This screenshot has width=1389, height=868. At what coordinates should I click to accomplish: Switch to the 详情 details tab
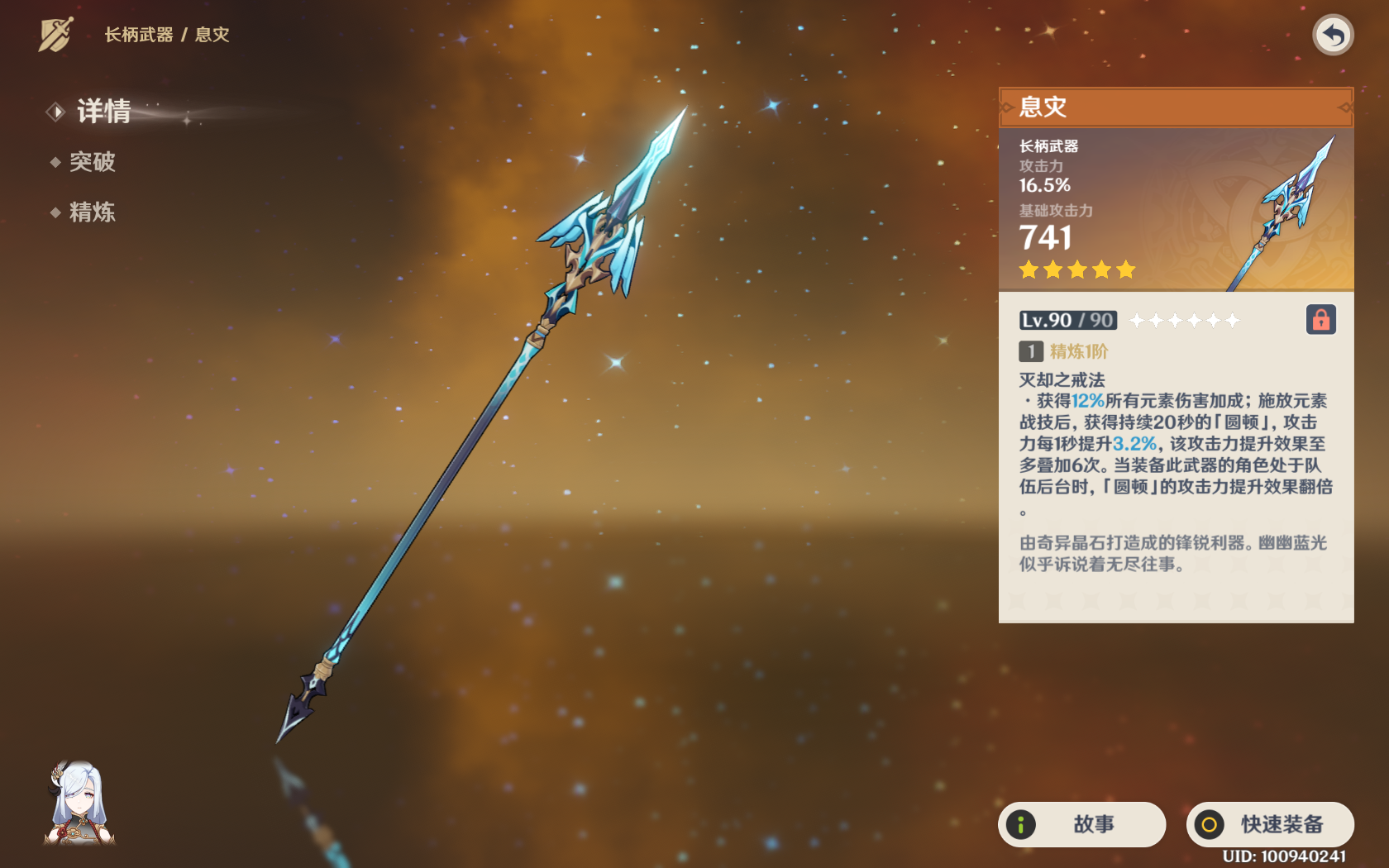click(x=103, y=112)
